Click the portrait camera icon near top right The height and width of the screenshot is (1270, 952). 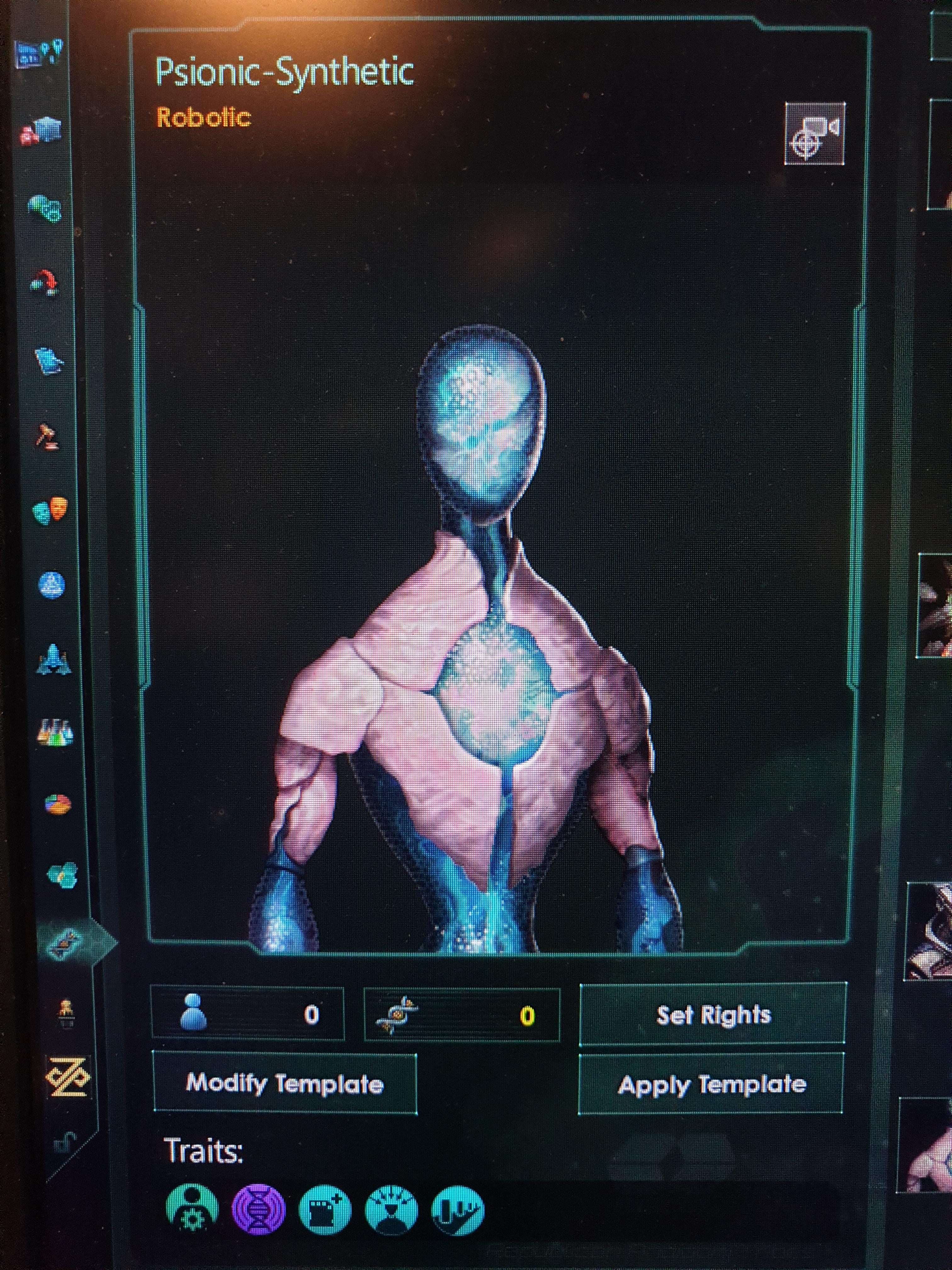coord(815,133)
